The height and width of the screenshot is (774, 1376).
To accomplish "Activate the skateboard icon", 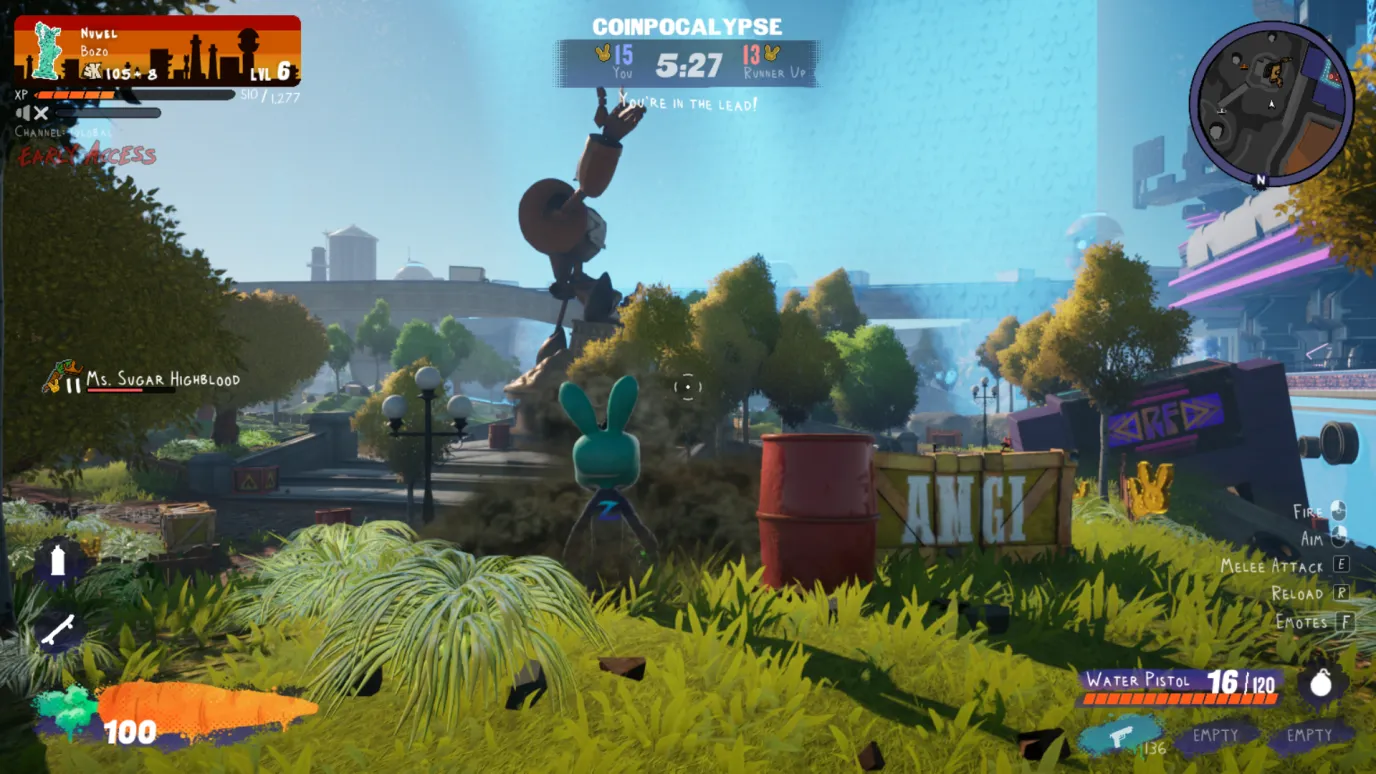I will pyautogui.click(x=58, y=630).
